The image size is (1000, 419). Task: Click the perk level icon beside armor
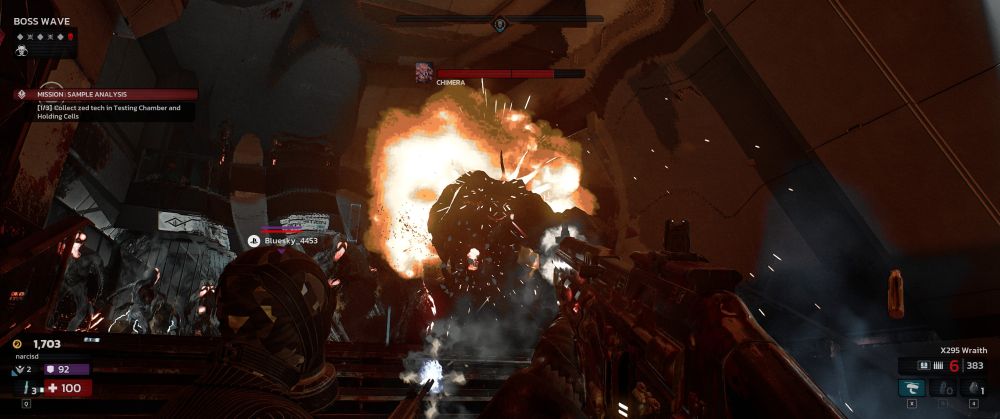(20, 369)
